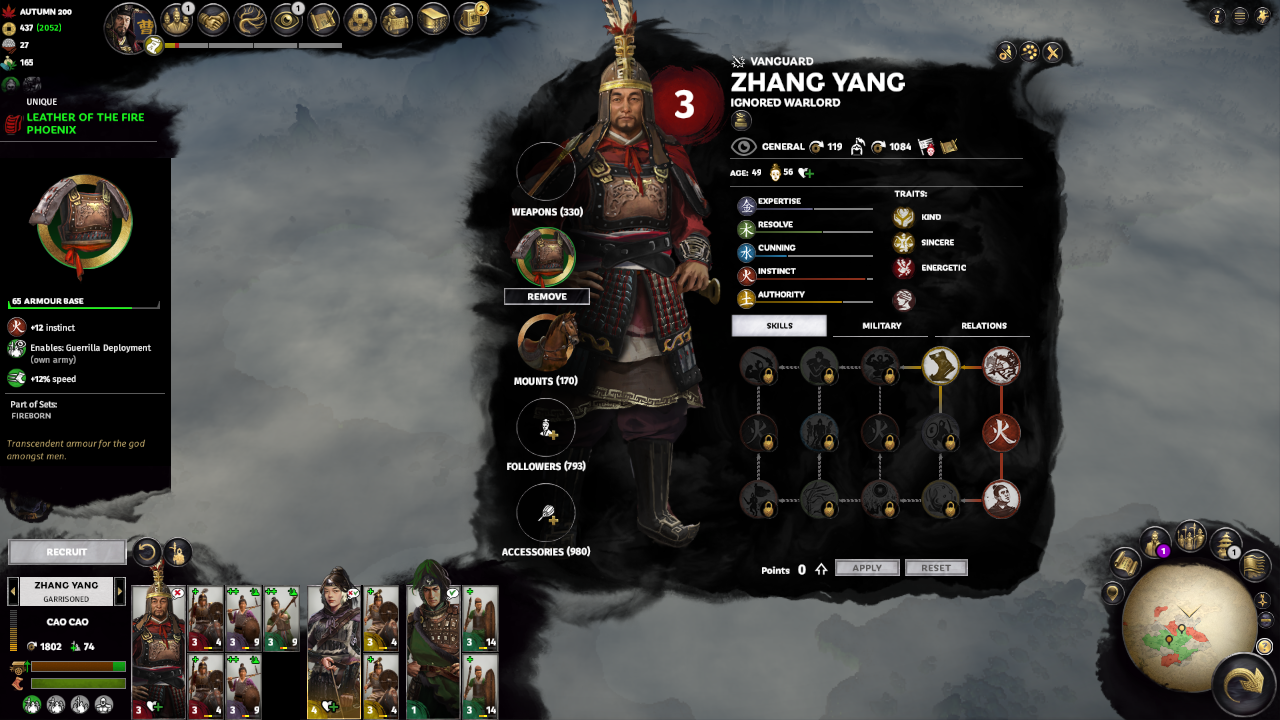Remove the equipped armour

(x=546, y=297)
